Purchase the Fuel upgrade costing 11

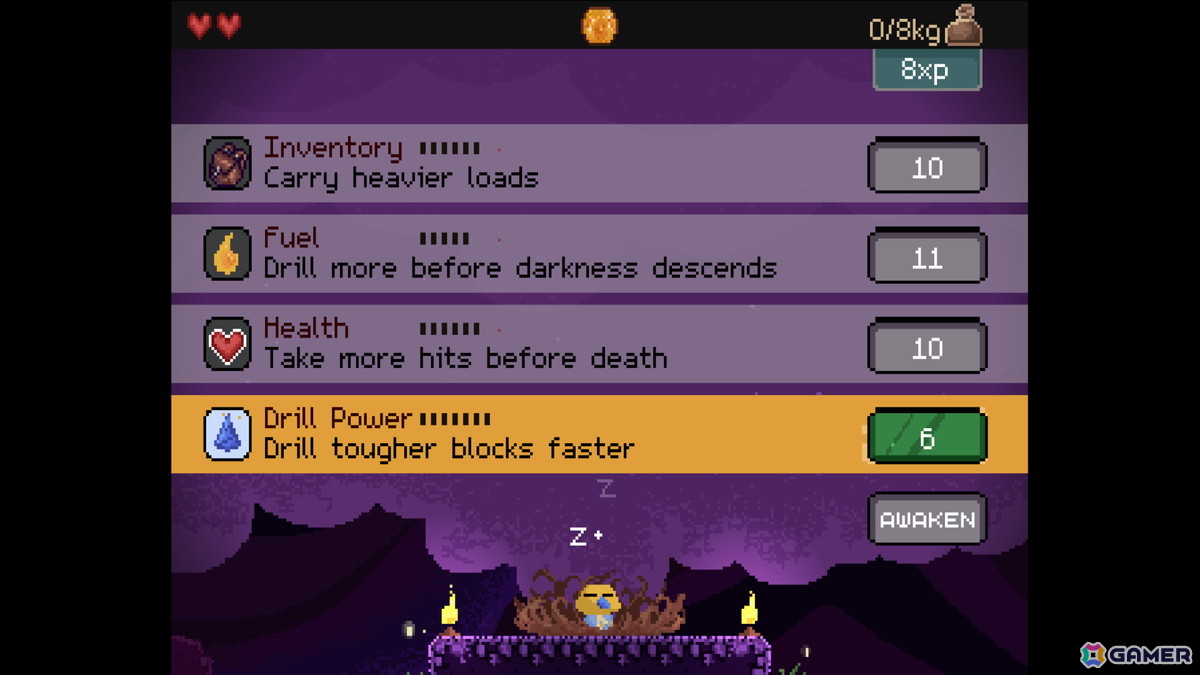click(x=927, y=257)
